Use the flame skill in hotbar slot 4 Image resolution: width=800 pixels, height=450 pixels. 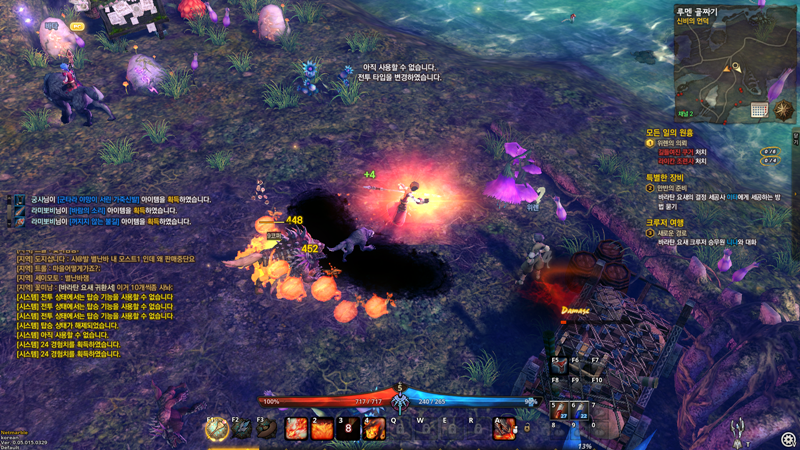(x=374, y=429)
